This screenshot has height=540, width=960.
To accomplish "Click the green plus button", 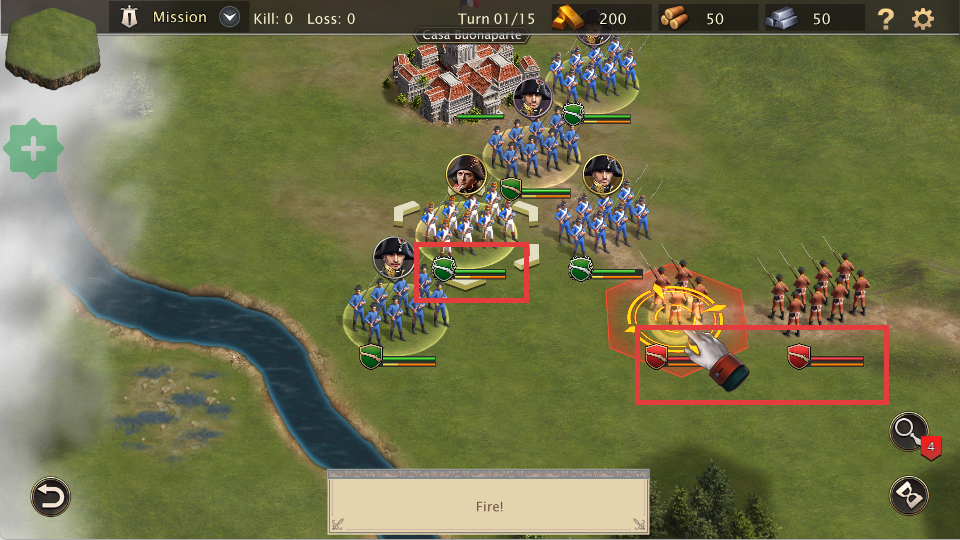I will [33, 150].
